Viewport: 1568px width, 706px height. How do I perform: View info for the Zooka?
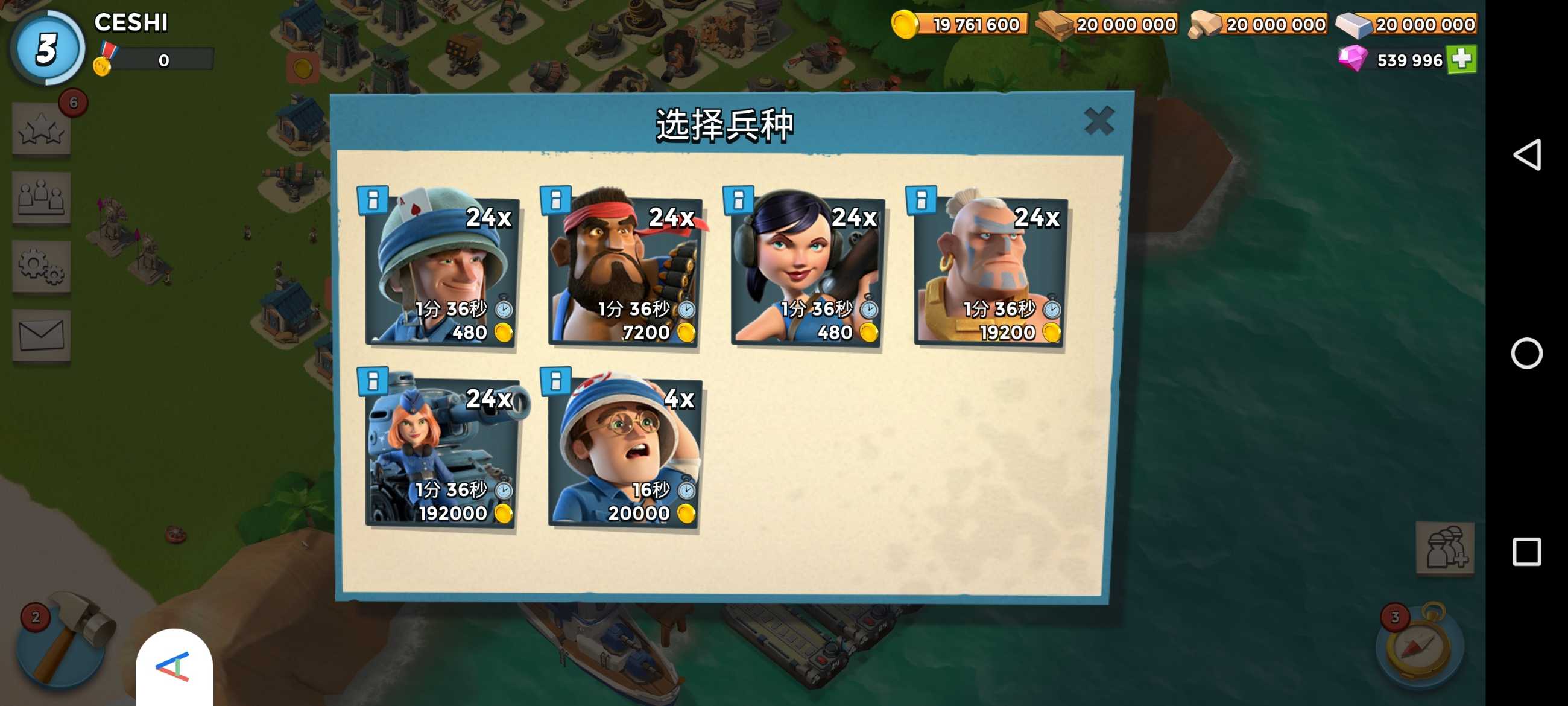click(x=738, y=200)
